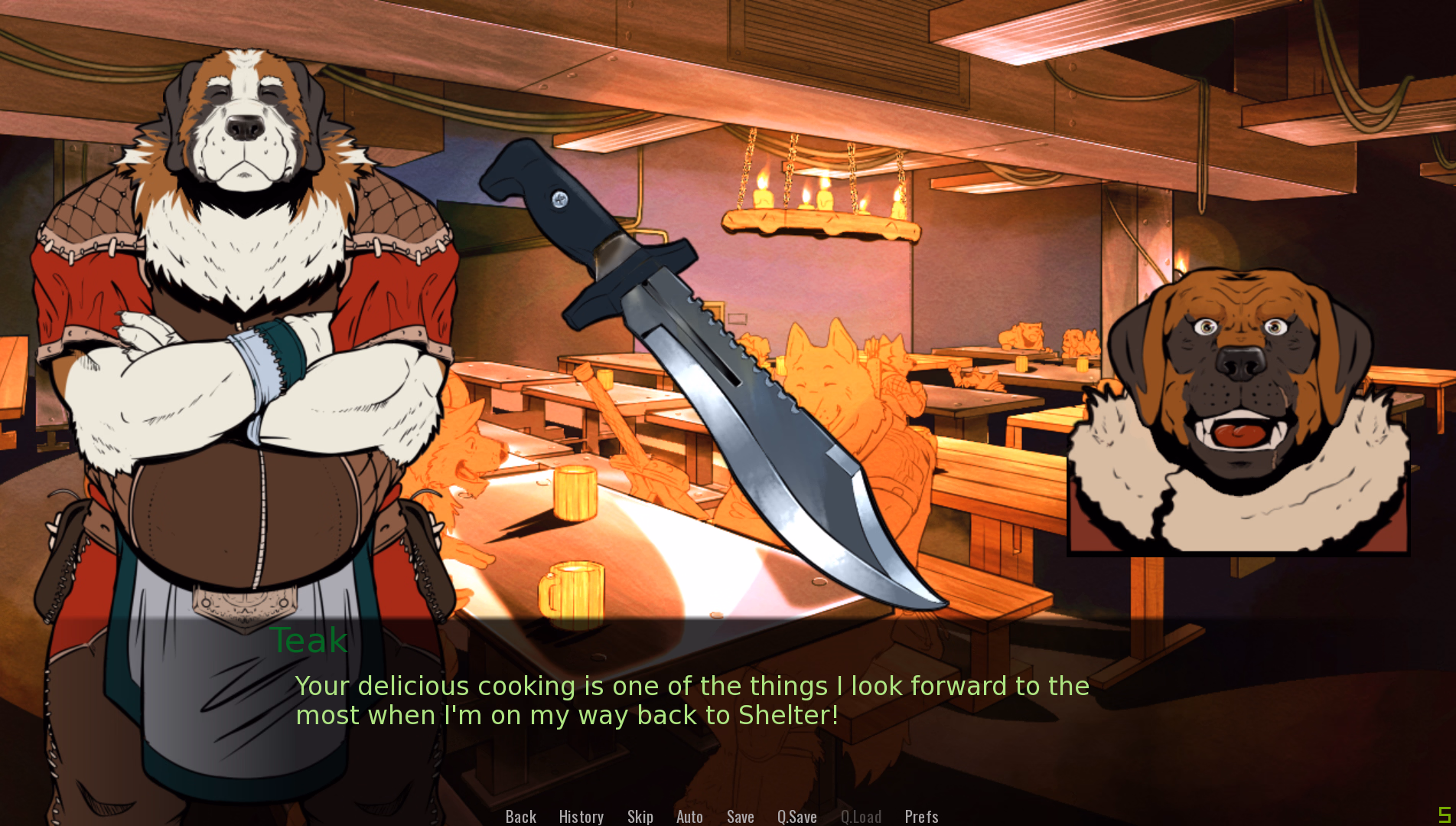The image size is (1456, 826).
Task: Click the grayed-out Q.Load option
Action: pyautogui.click(x=861, y=816)
